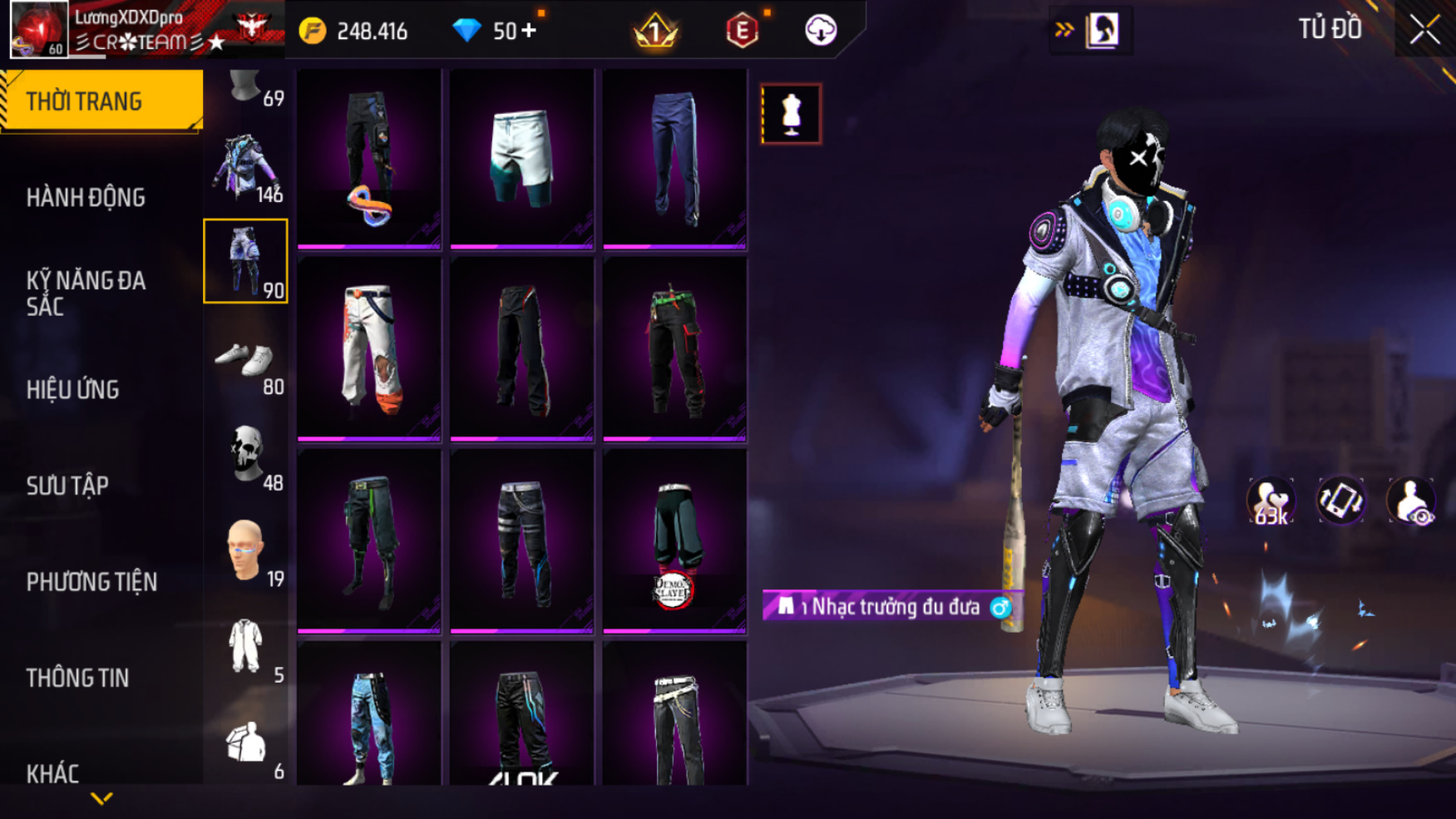Open the skull mask category
The image size is (1456, 819).
coord(246,456)
